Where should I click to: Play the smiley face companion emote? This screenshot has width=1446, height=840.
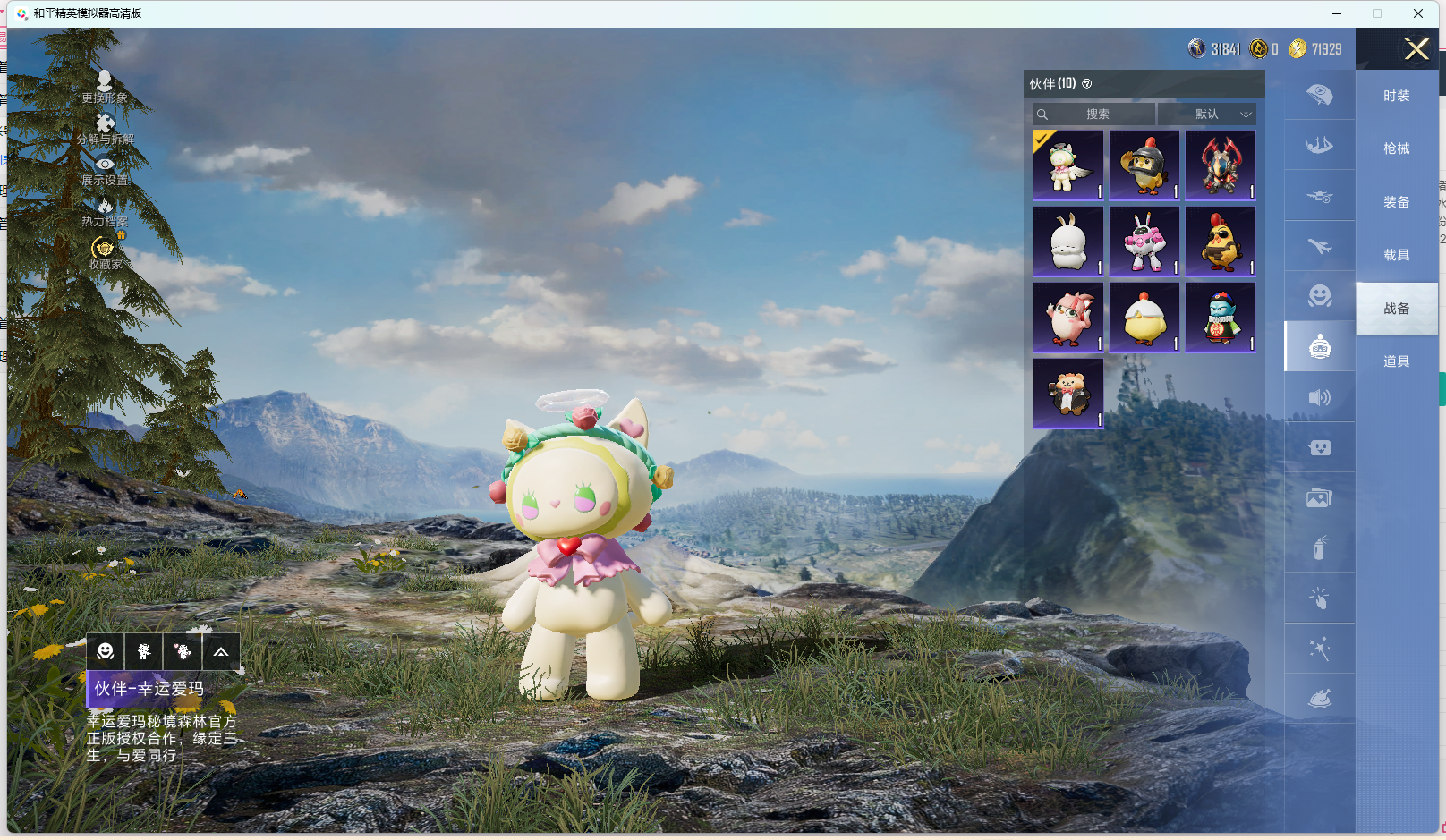[106, 652]
